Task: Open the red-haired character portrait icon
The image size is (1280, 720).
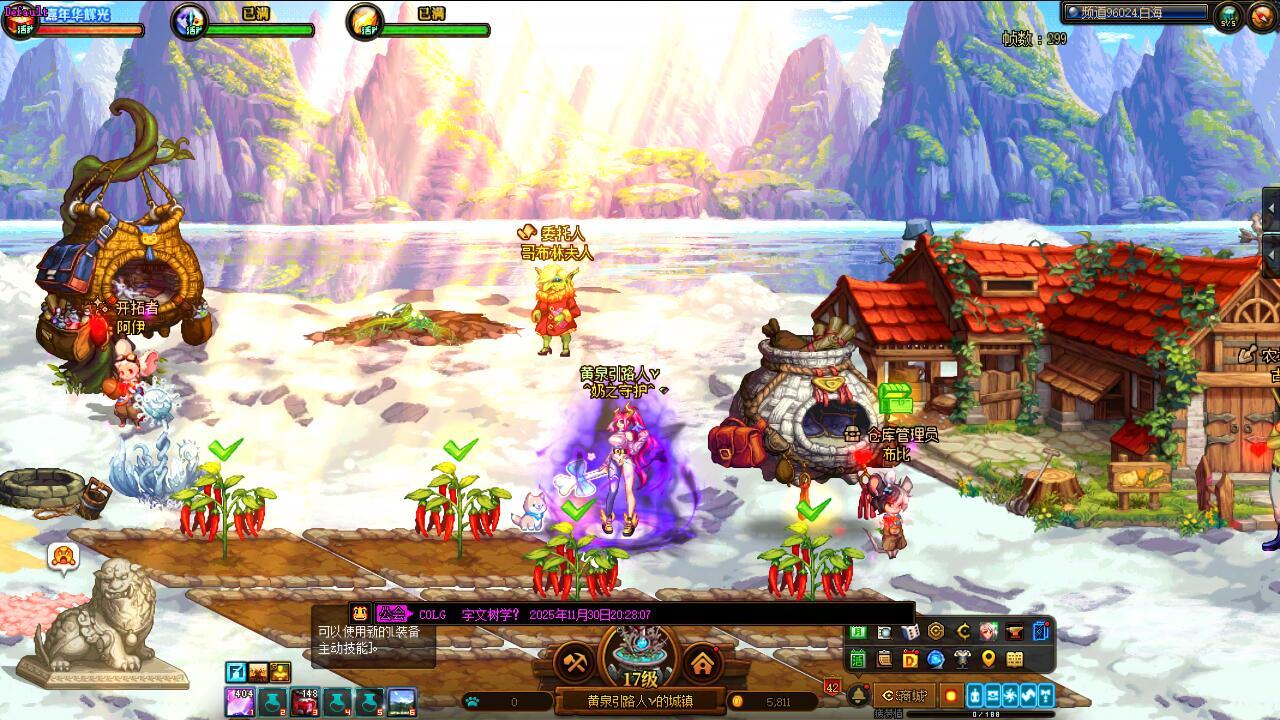Action: [x=988, y=632]
